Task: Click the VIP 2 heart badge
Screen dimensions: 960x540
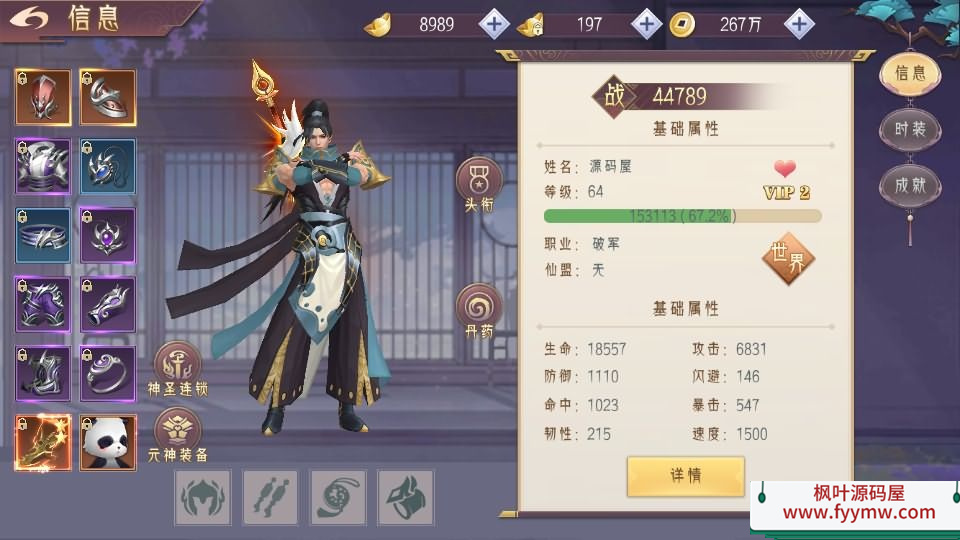Action: pyautogui.click(x=786, y=179)
